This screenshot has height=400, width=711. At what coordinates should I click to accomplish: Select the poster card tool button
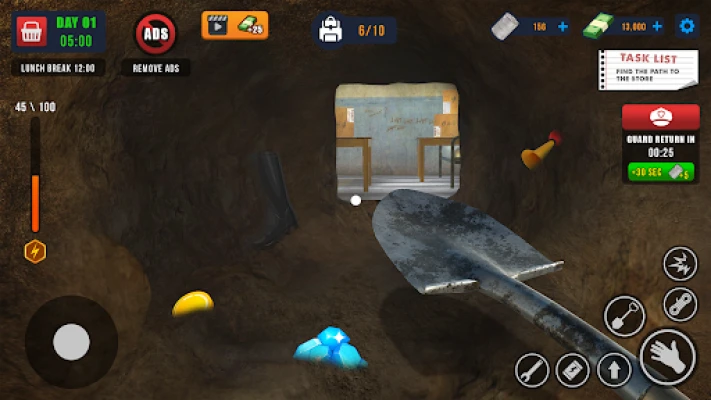pyautogui.click(x=573, y=370)
